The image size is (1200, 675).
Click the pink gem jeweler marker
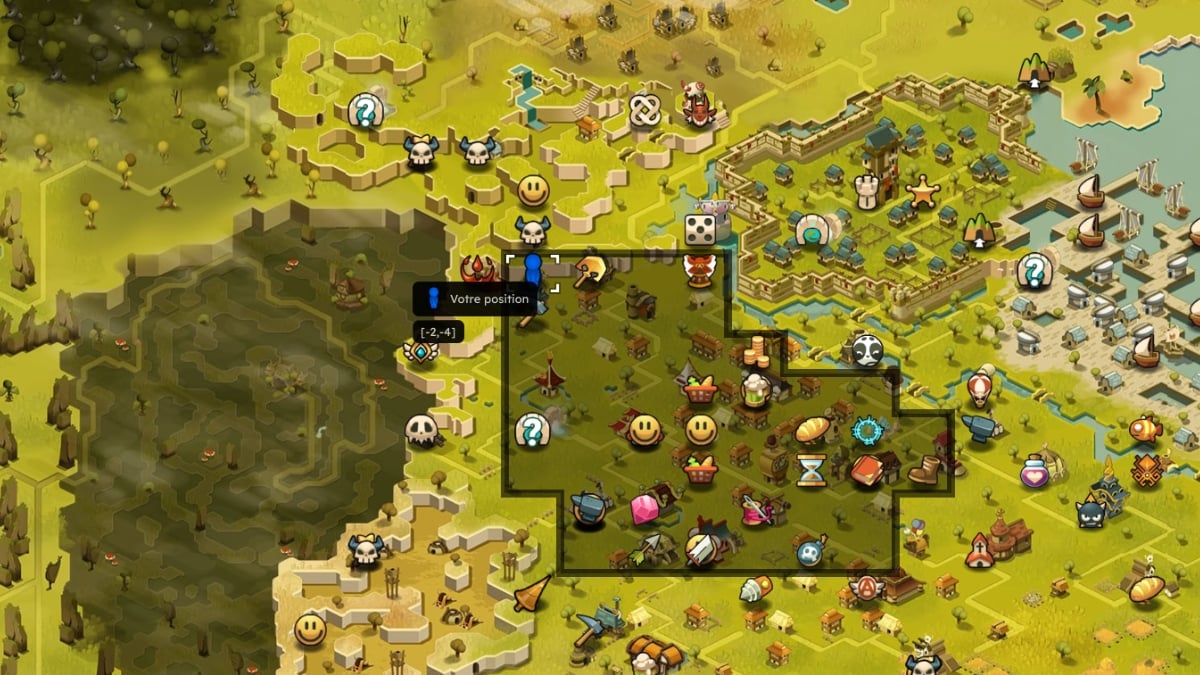(645, 510)
